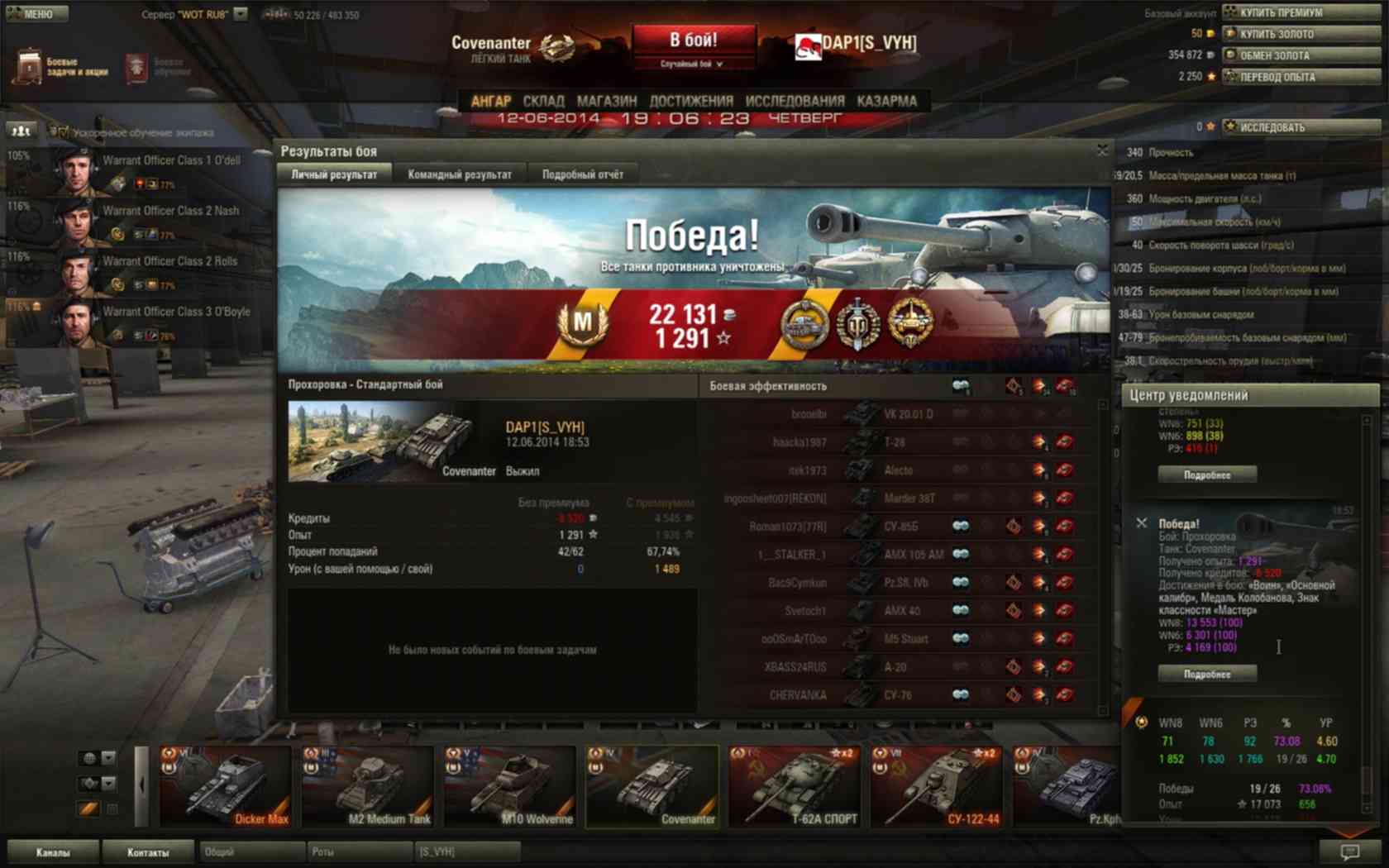The image size is (1389, 868).
Task: Click Купить золото button
Action: click(x=1301, y=34)
